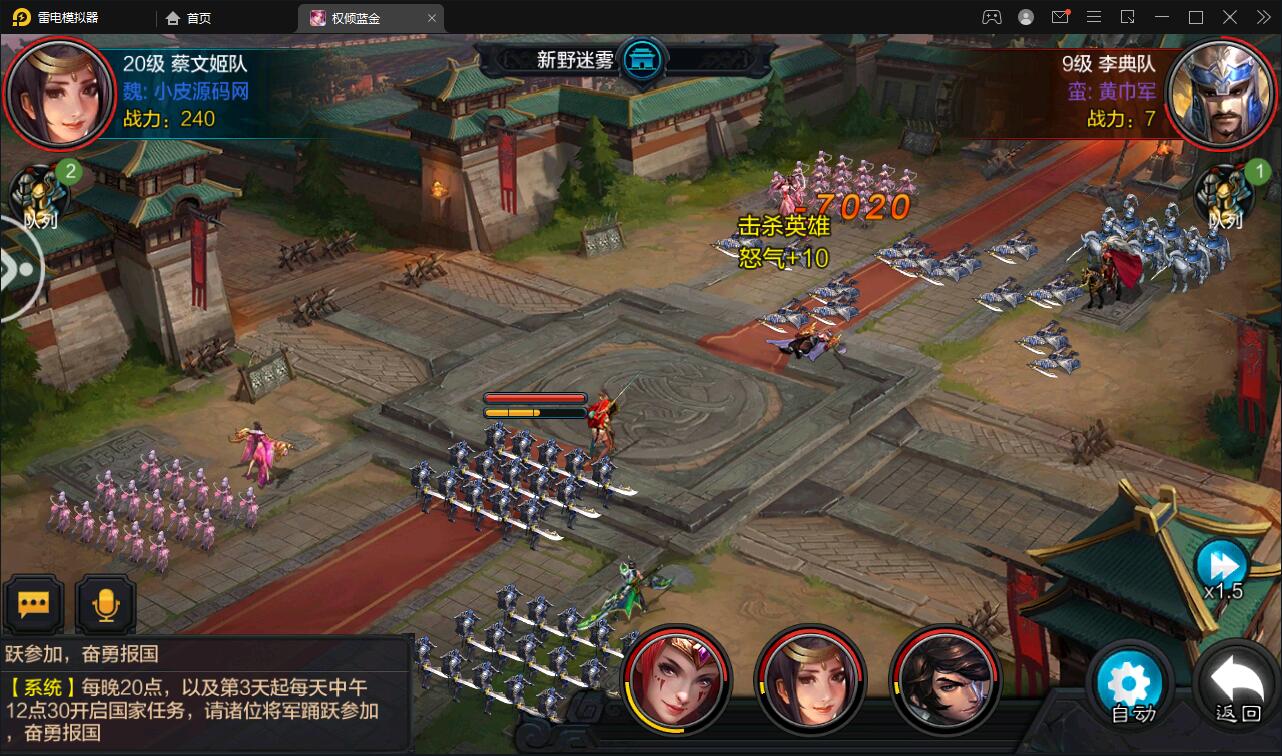Click the emulator account avatar icon

click(x=1026, y=17)
